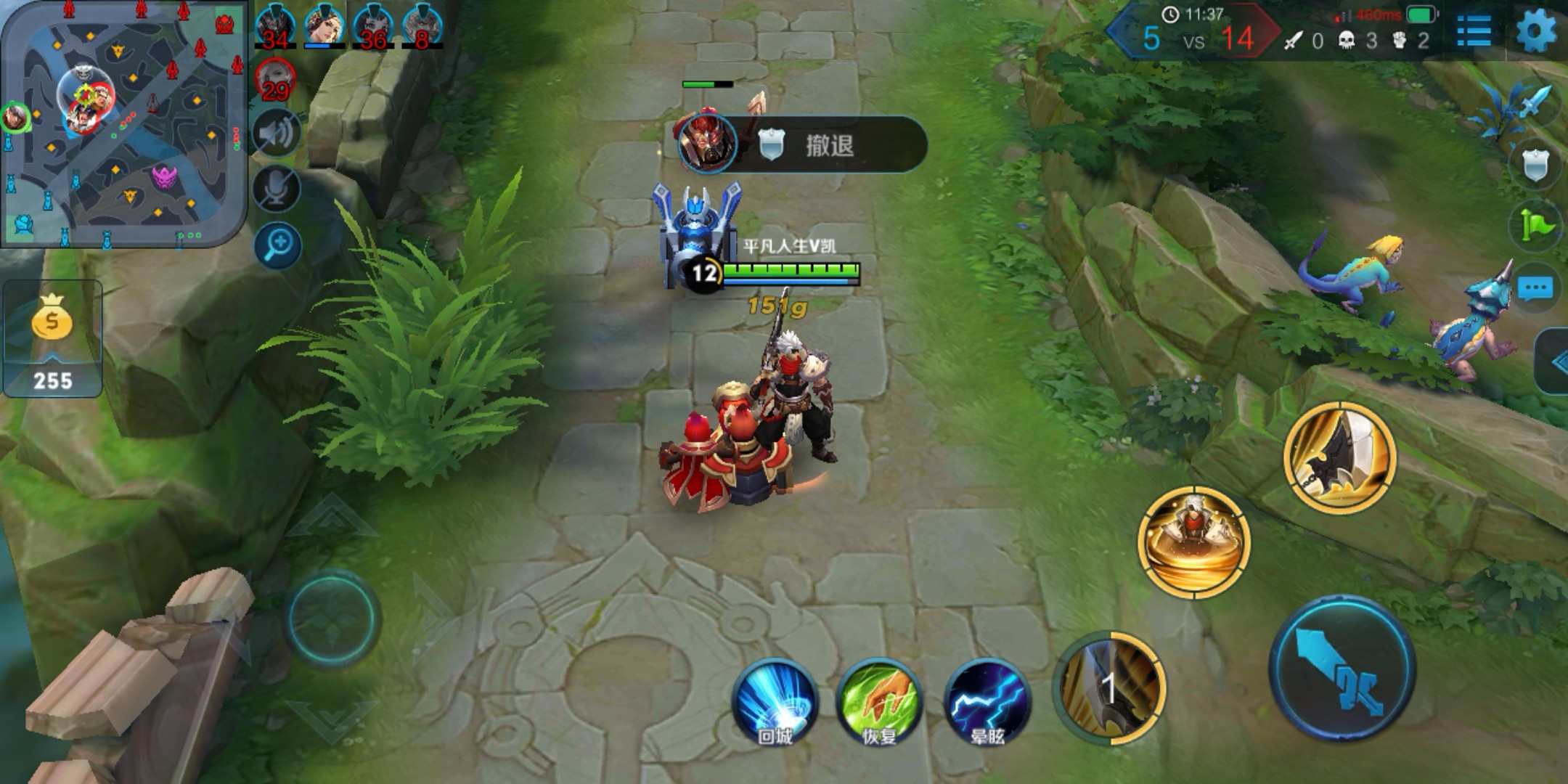Viewport: 1568px width, 784px height.
Task: Open the settings gear menu
Action: pos(1536,30)
